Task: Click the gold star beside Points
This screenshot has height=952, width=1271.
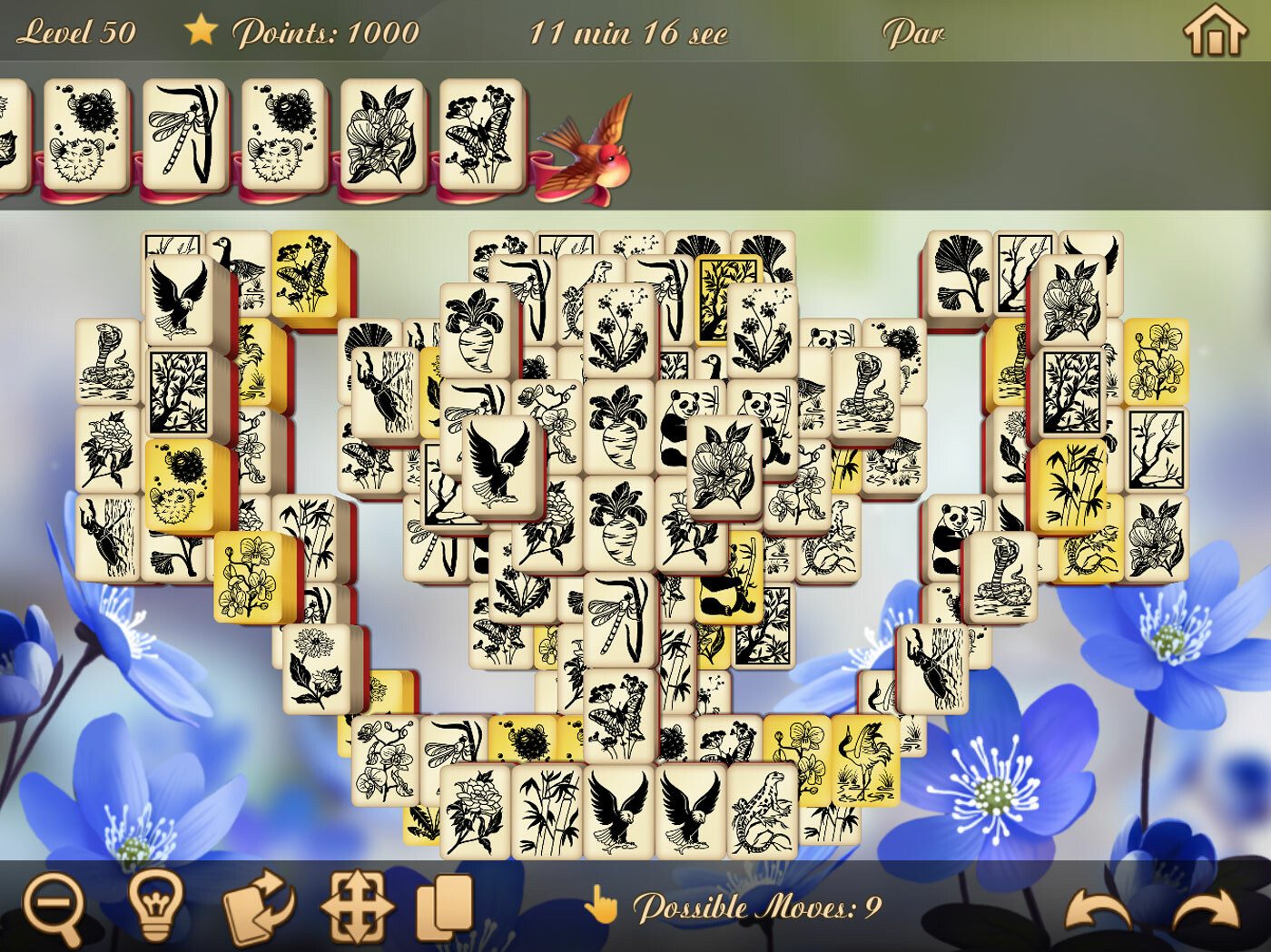Action: click(202, 30)
